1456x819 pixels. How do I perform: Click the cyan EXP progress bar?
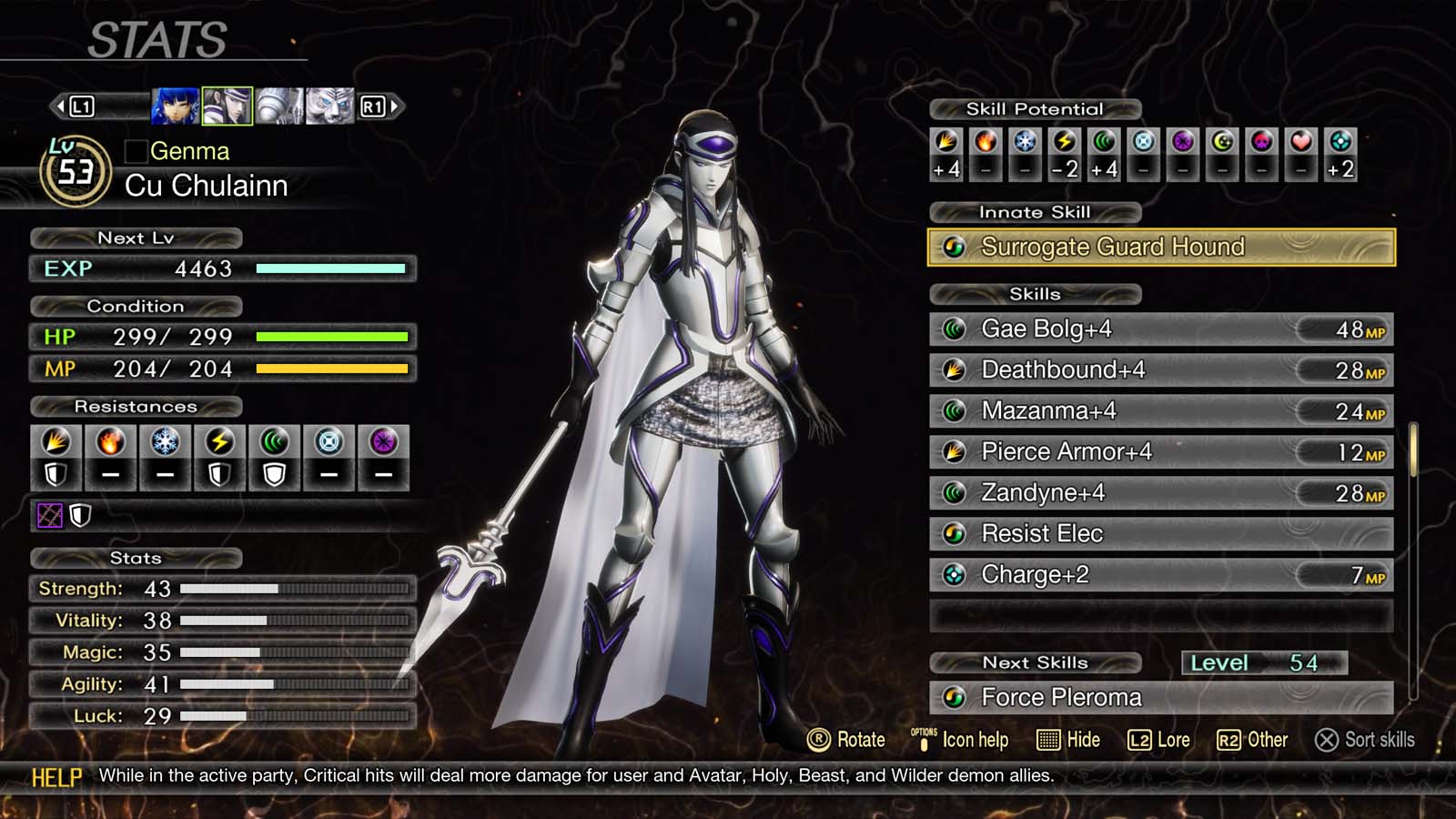coord(330,268)
